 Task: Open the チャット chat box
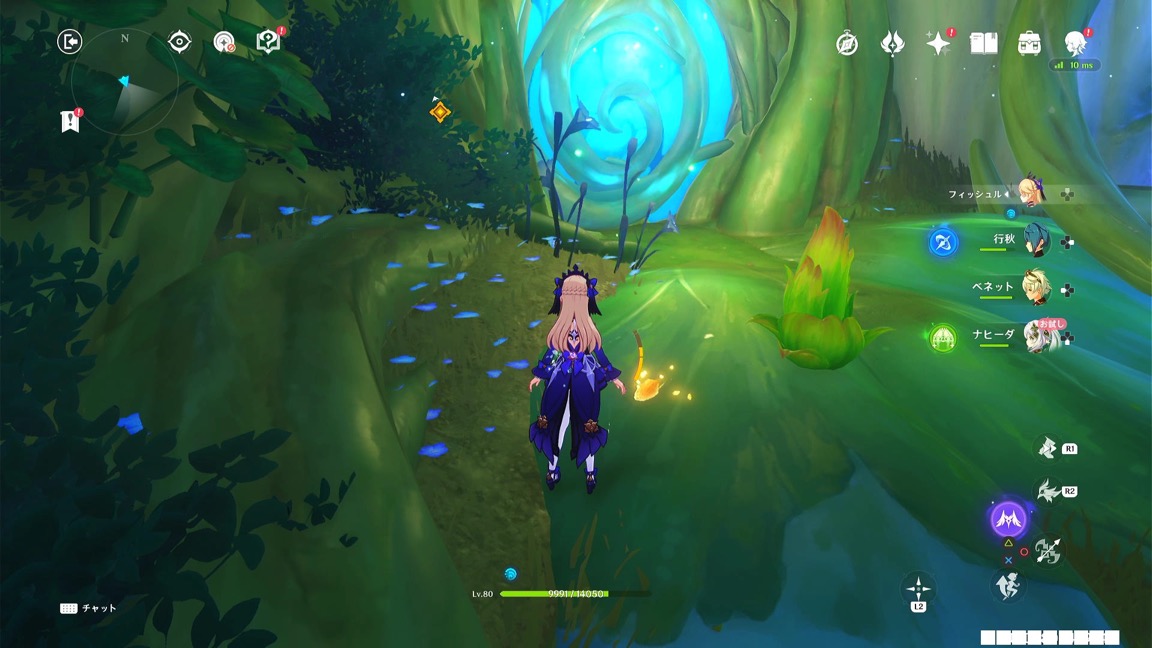tap(88, 608)
